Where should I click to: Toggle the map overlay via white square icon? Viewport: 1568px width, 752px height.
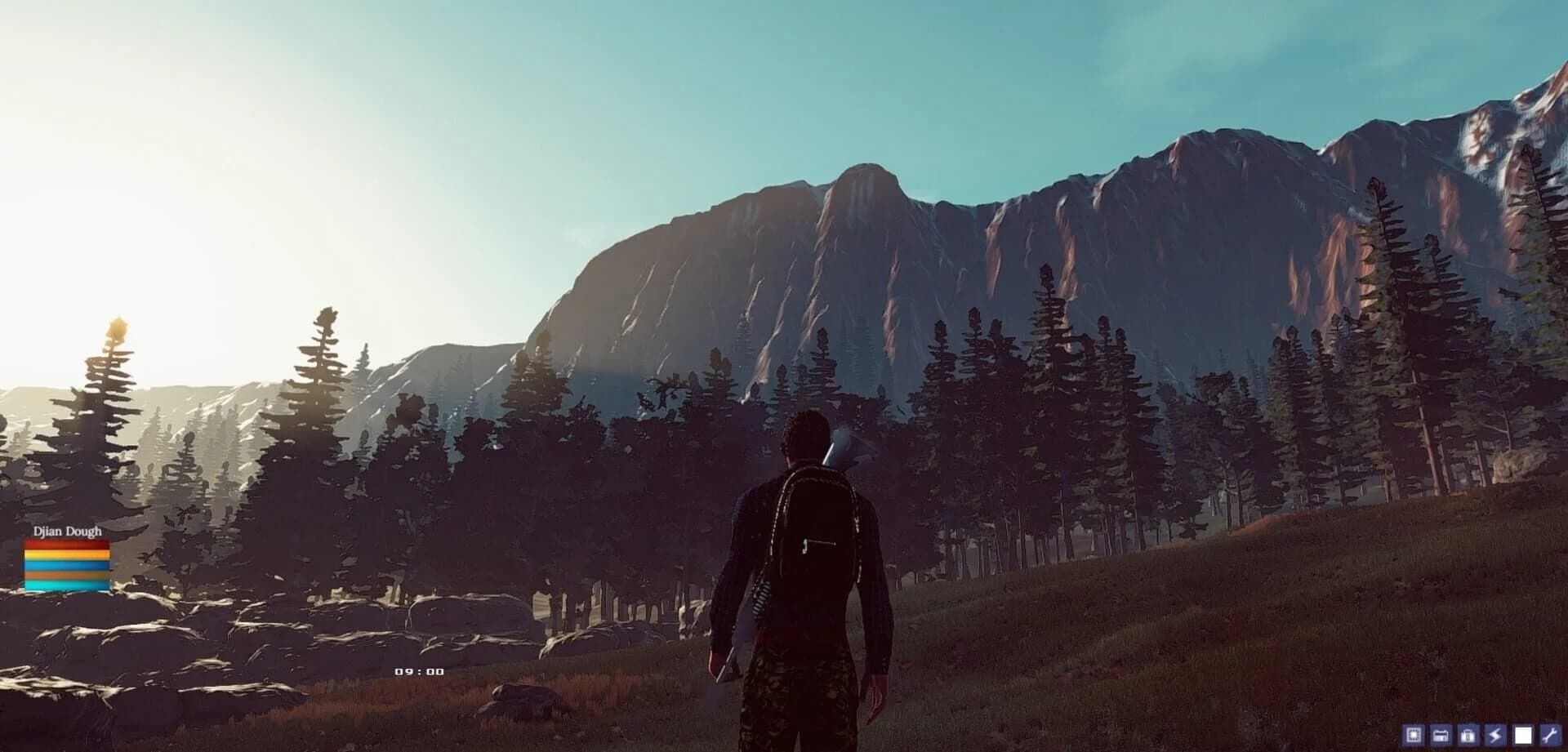[x=1522, y=735]
